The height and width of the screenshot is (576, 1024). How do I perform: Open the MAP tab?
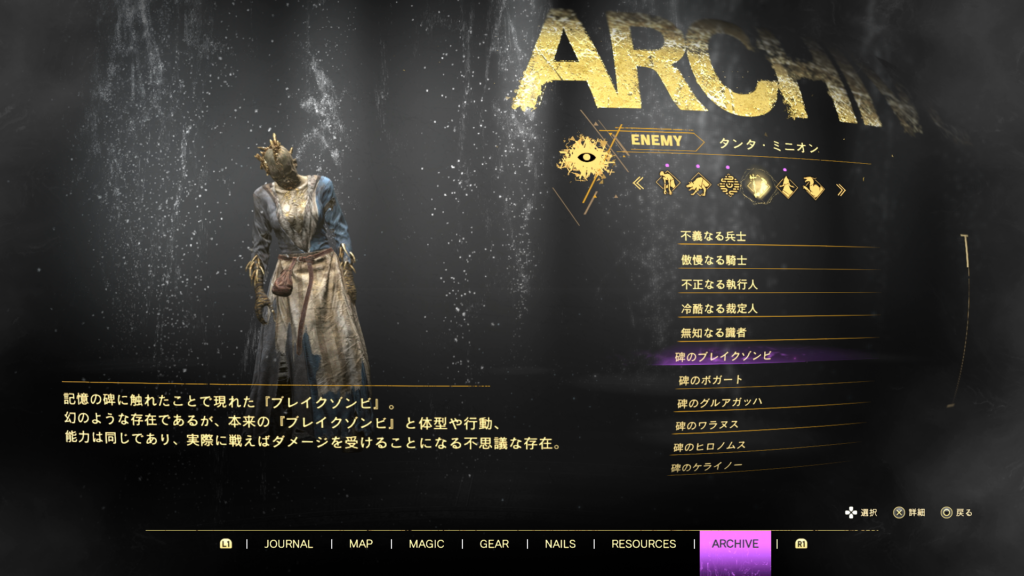[x=360, y=544]
